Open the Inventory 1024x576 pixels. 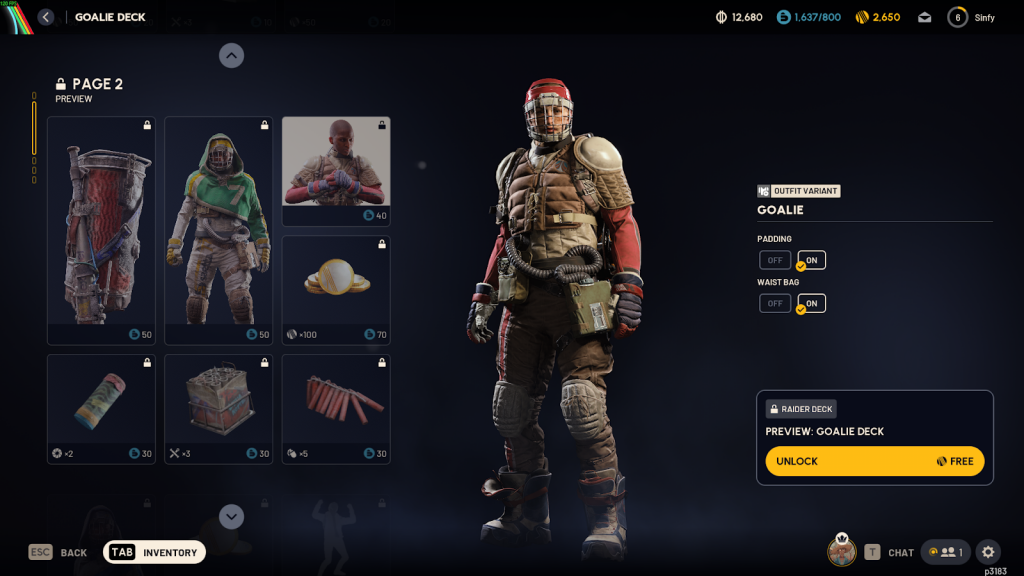point(155,552)
